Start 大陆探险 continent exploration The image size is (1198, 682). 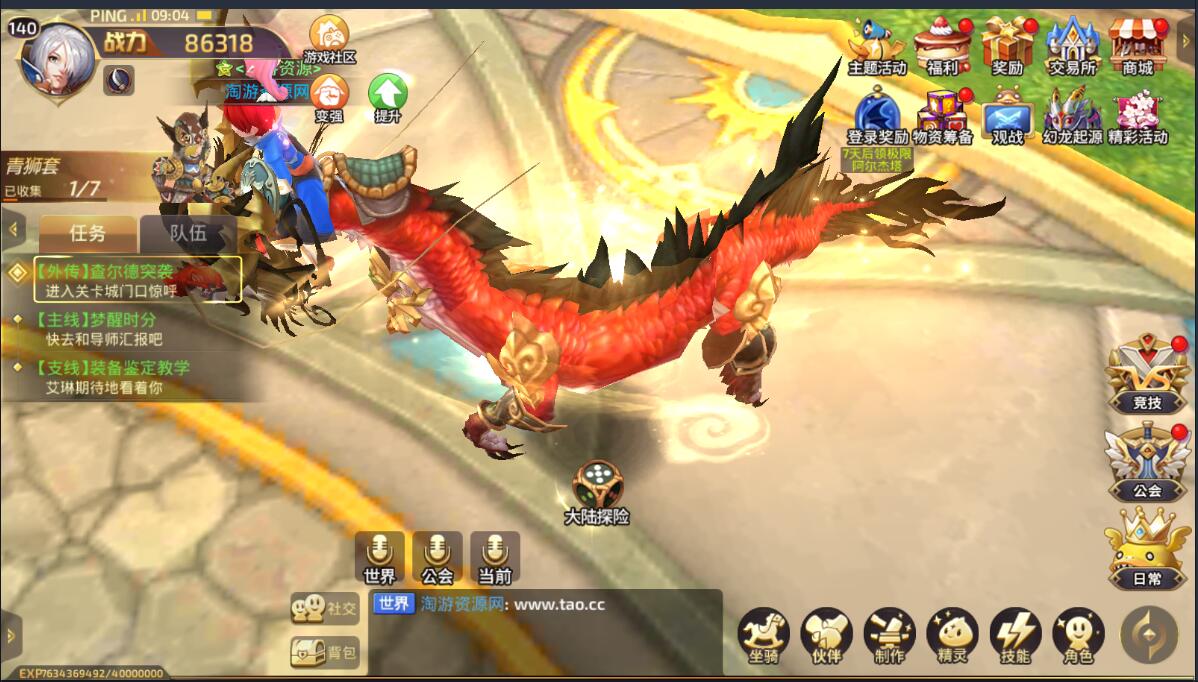click(597, 492)
